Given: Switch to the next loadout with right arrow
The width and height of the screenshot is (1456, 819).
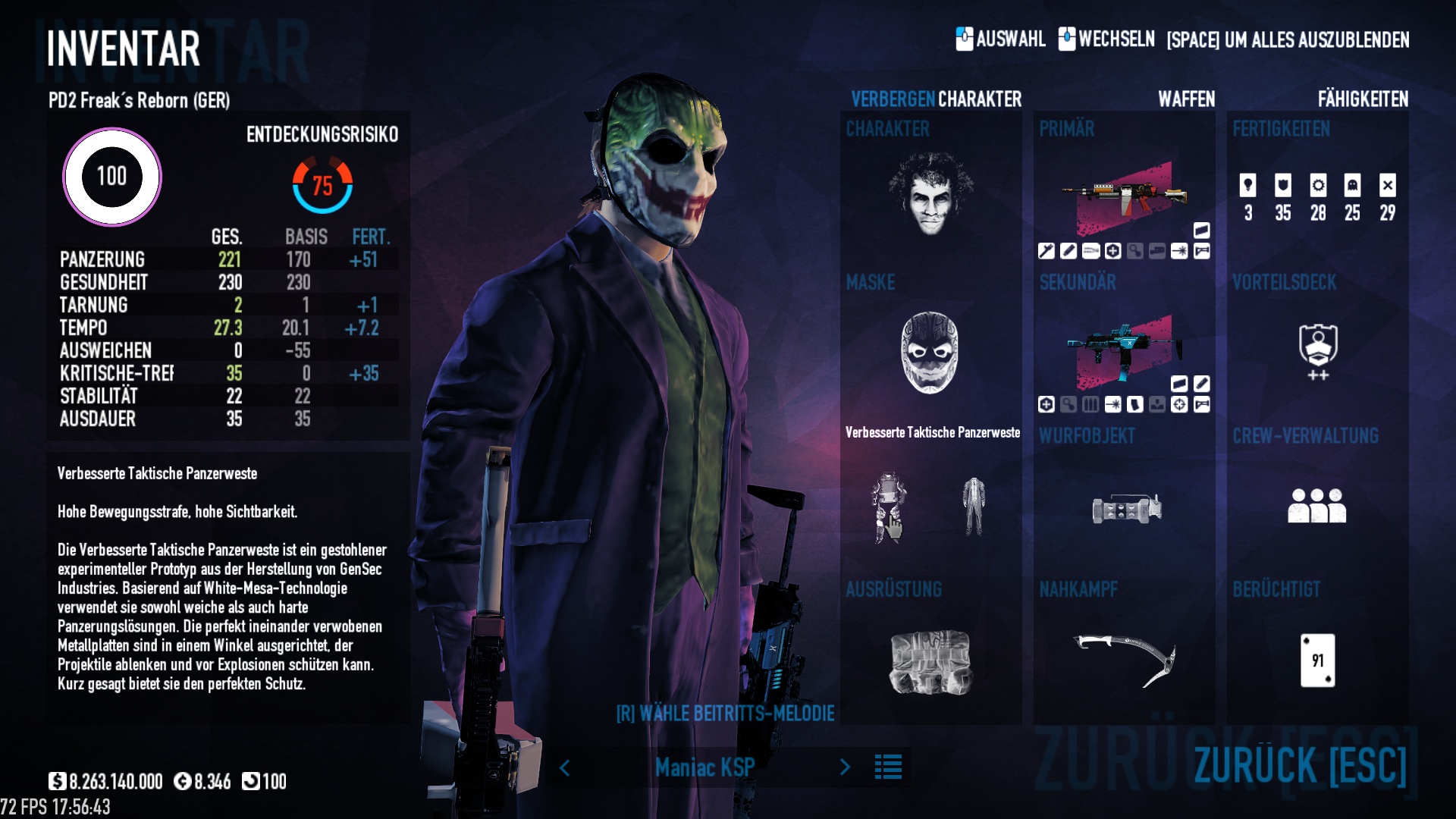Looking at the screenshot, I should pyautogui.click(x=845, y=767).
